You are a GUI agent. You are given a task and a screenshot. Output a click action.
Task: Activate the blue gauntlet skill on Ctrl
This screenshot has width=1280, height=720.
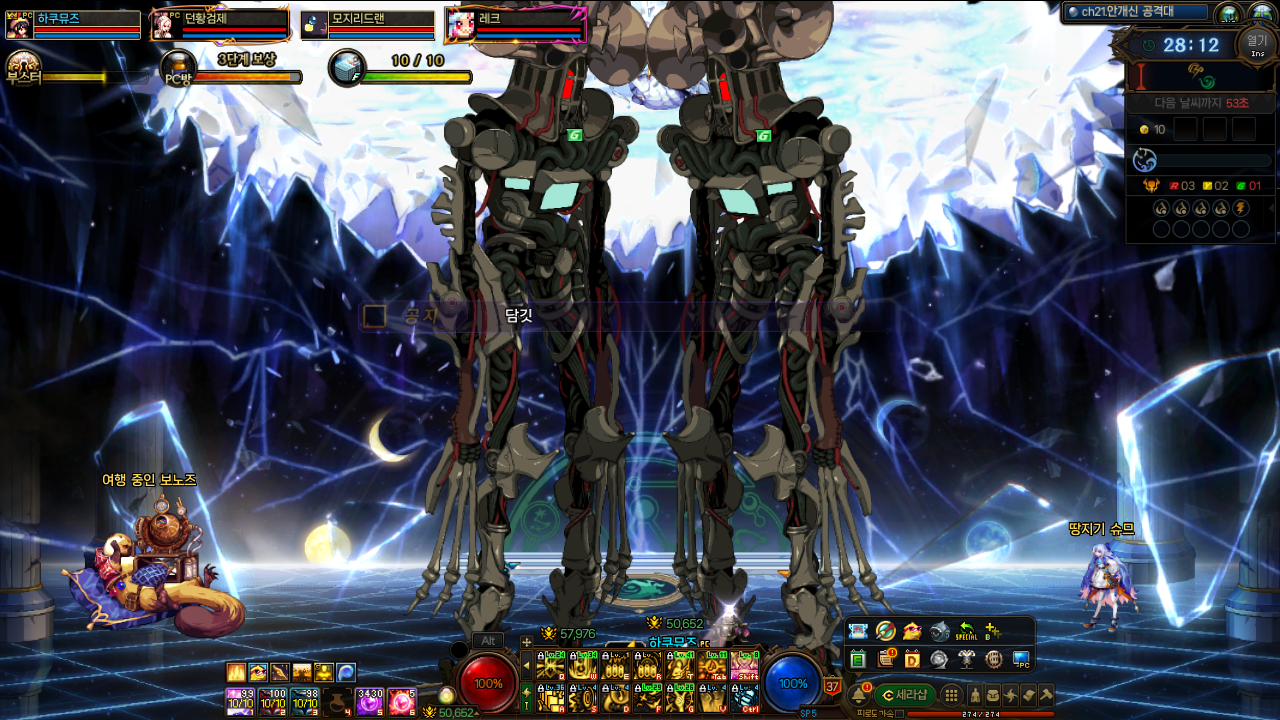[745, 697]
